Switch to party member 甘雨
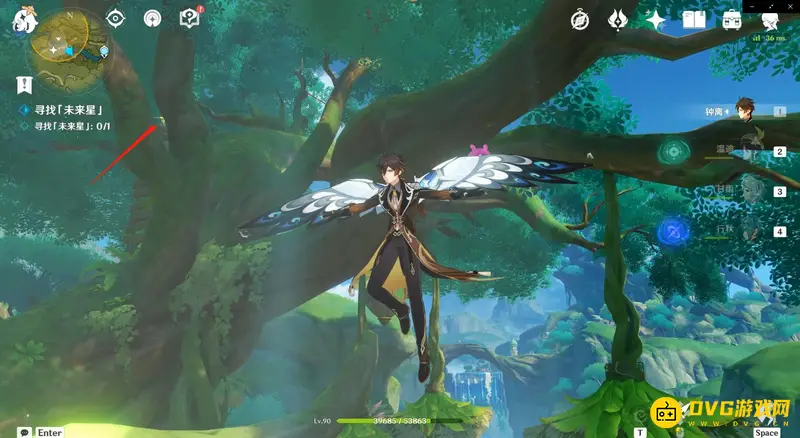The image size is (800, 438). 745,190
